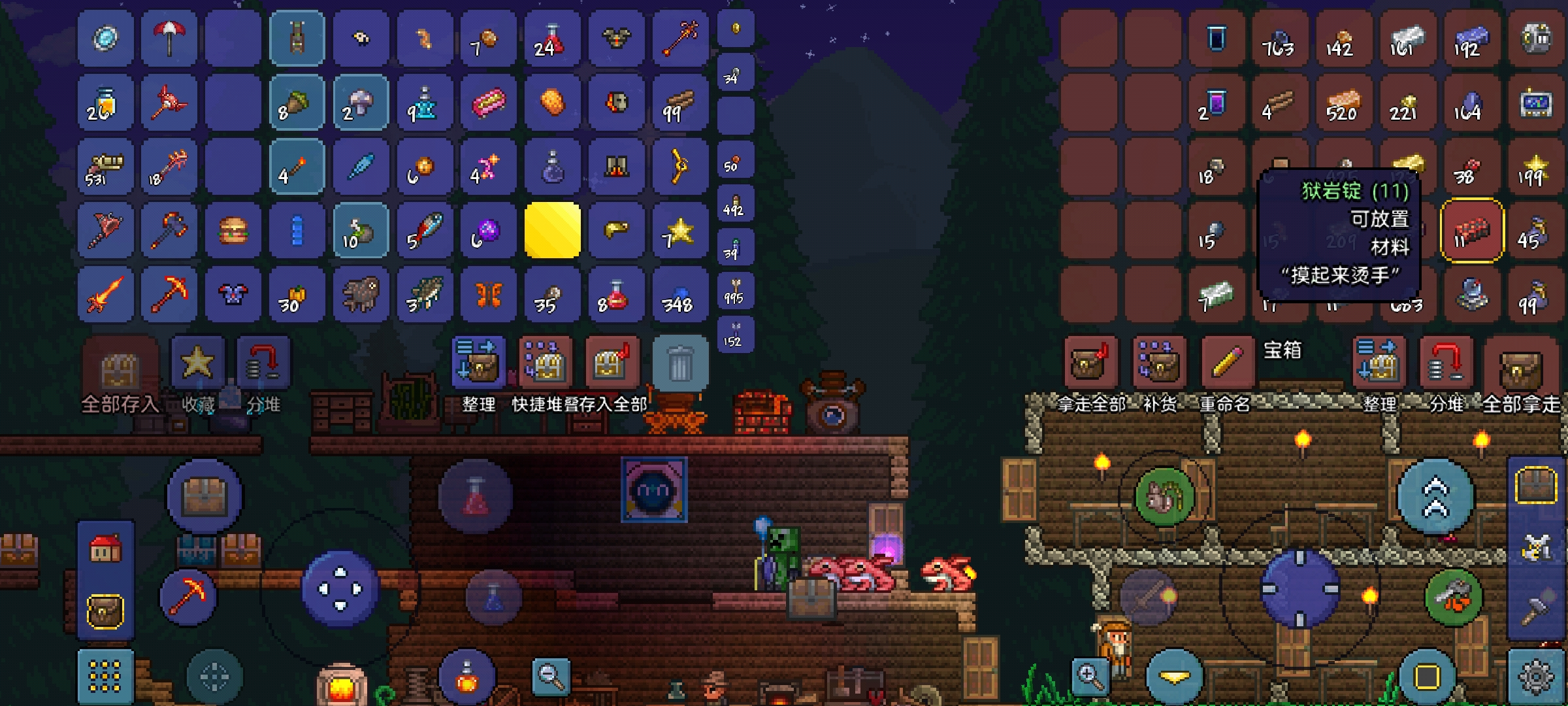
Task: Rename the chest with the pencil button
Action: [x=1227, y=363]
